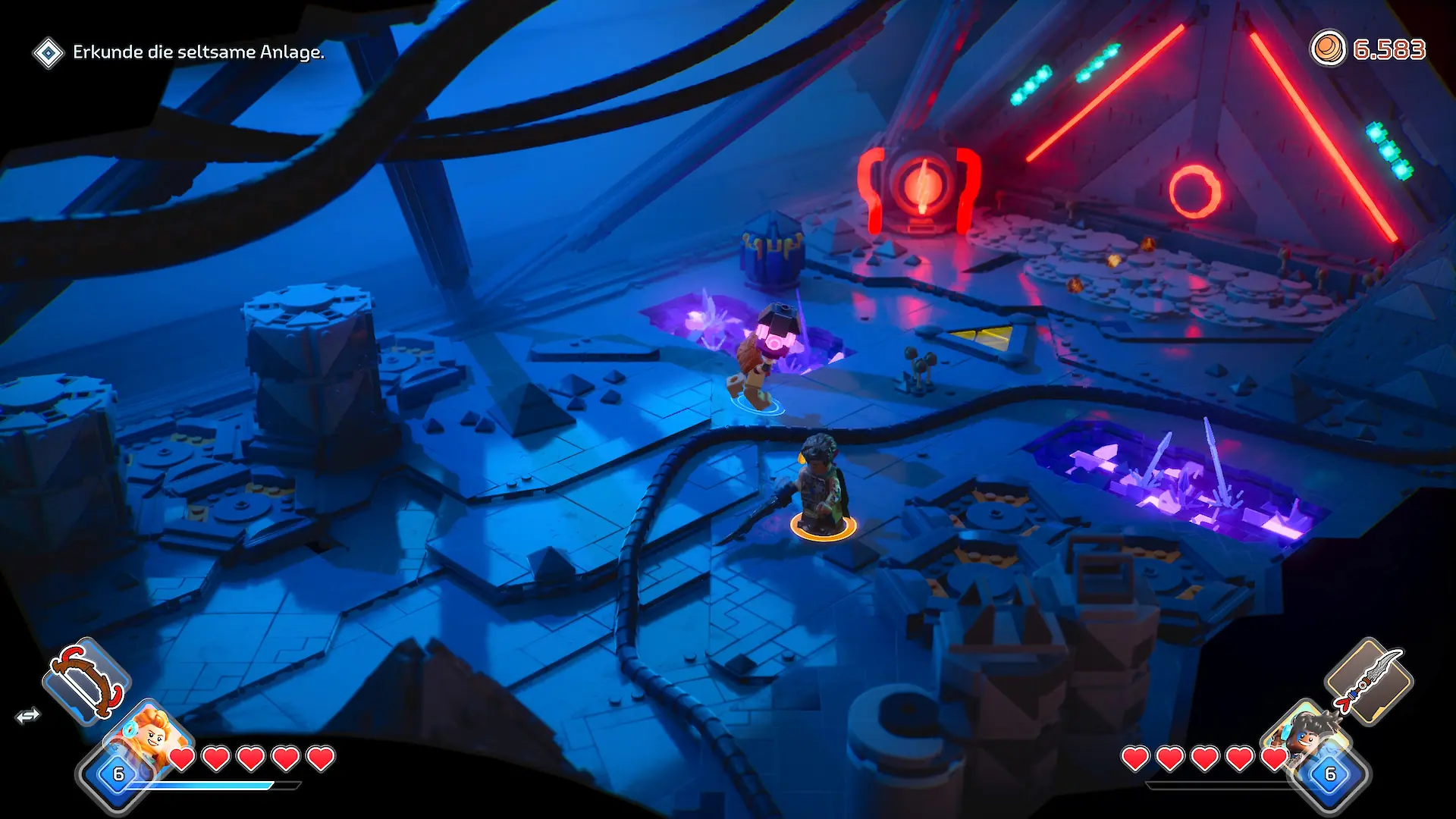Select the quest objective tracker diamond icon
This screenshot has width=1456, height=819.
[x=49, y=53]
